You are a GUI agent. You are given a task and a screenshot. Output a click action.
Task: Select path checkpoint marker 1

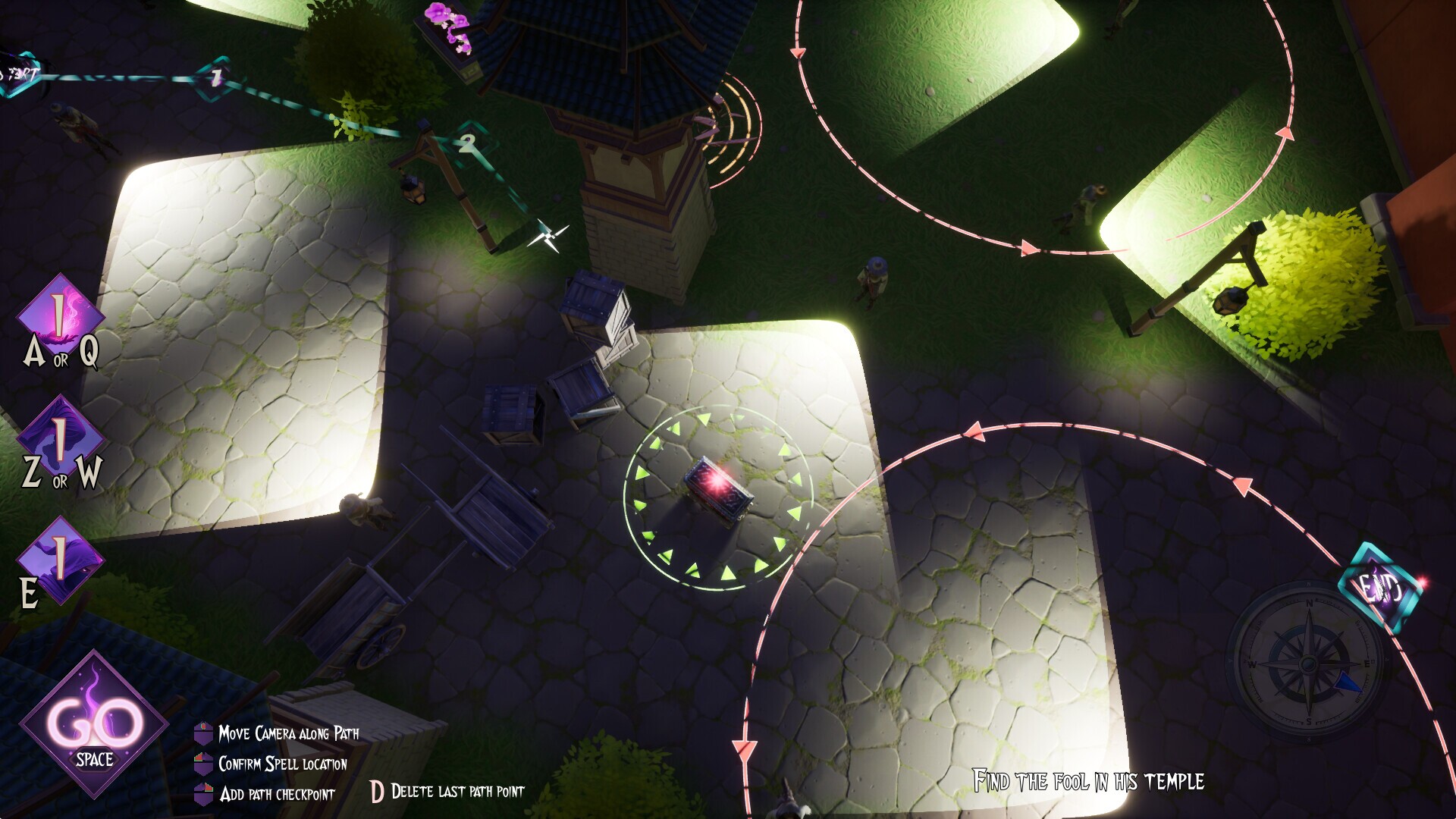[x=215, y=78]
